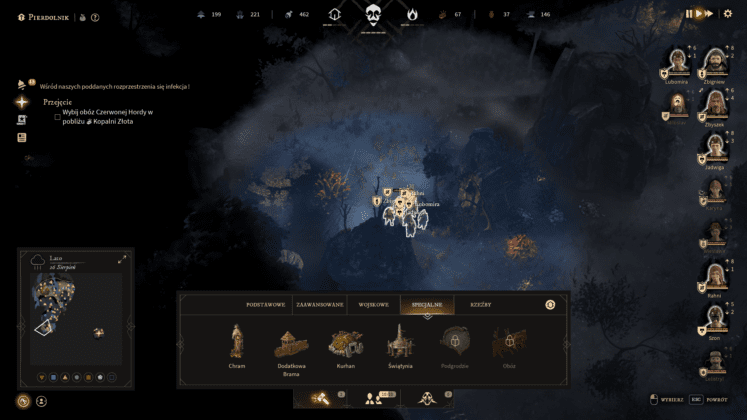
Task: Open the settings gear icon
Action: point(727,14)
